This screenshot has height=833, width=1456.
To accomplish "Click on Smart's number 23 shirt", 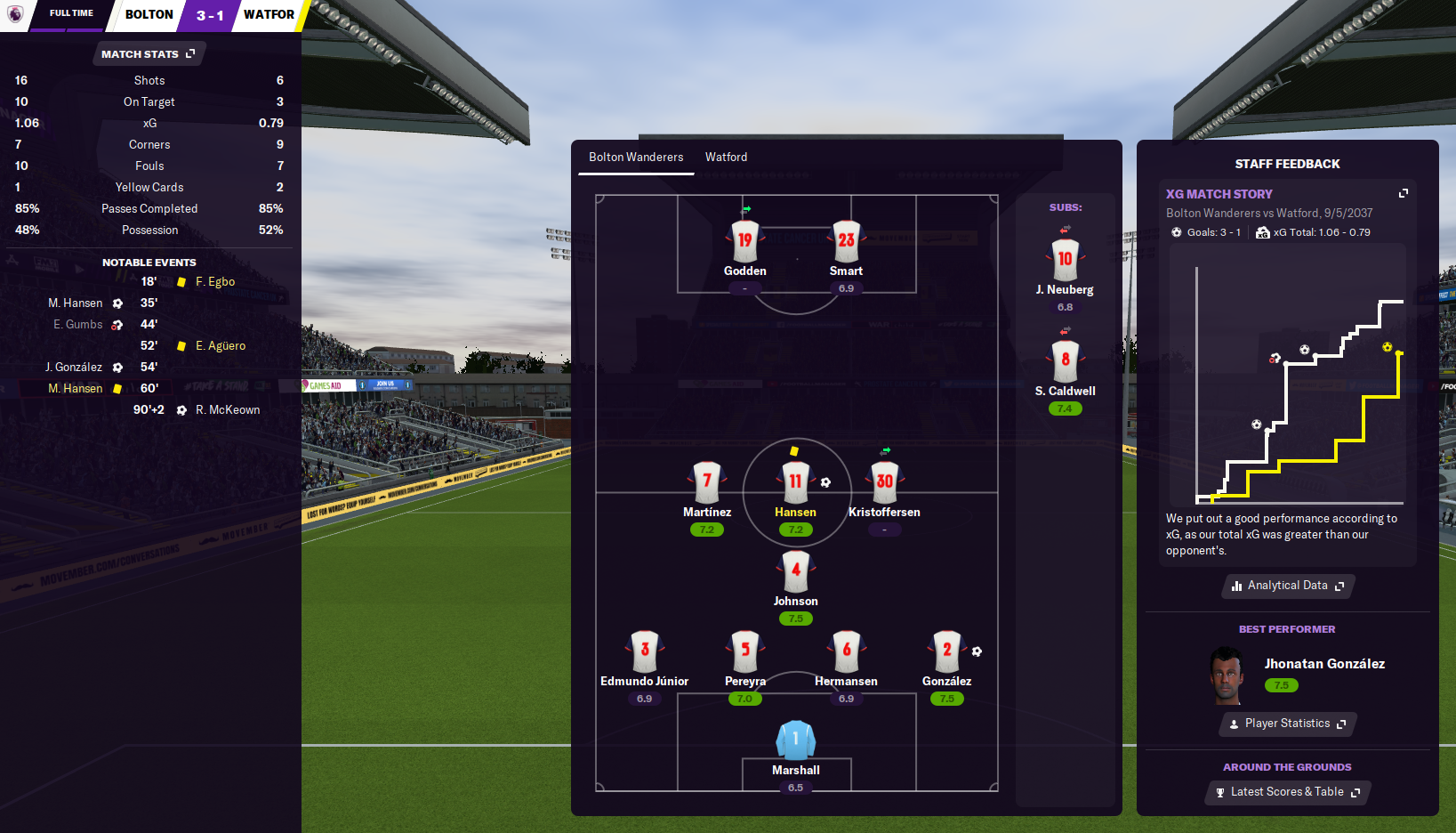I will tap(846, 240).
